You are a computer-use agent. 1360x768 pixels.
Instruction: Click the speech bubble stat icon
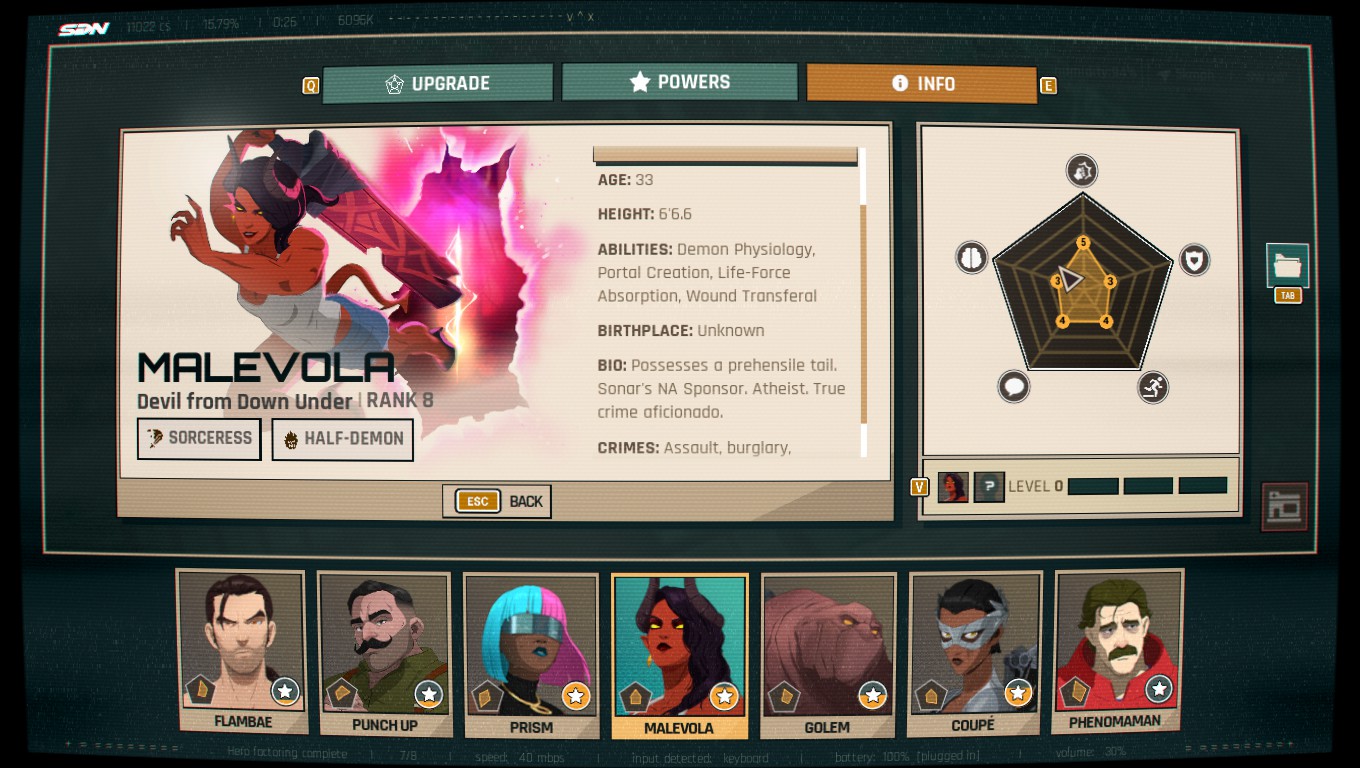(x=1013, y=386)
